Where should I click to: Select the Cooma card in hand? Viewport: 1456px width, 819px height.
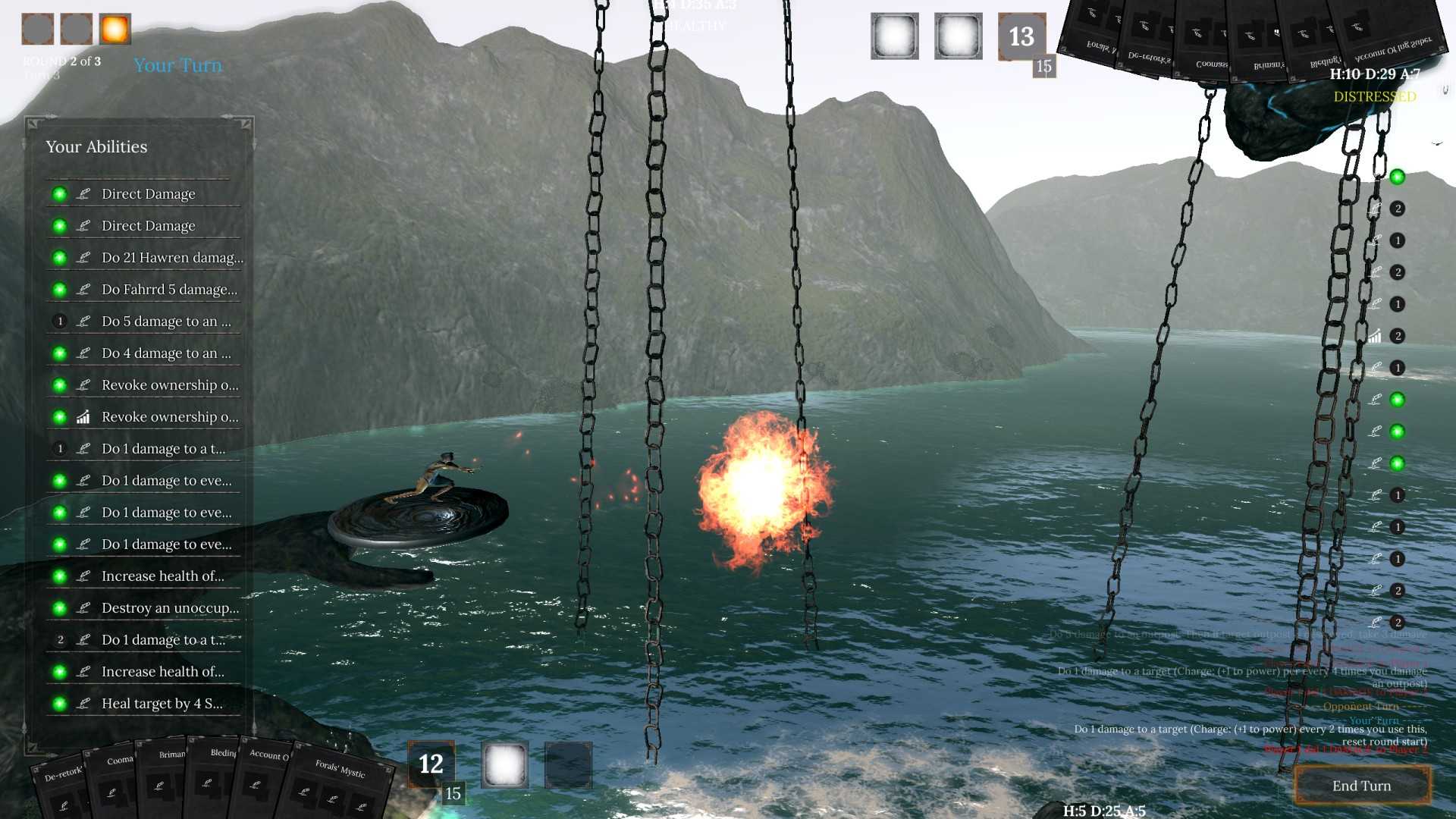click(x=115, y=781)
